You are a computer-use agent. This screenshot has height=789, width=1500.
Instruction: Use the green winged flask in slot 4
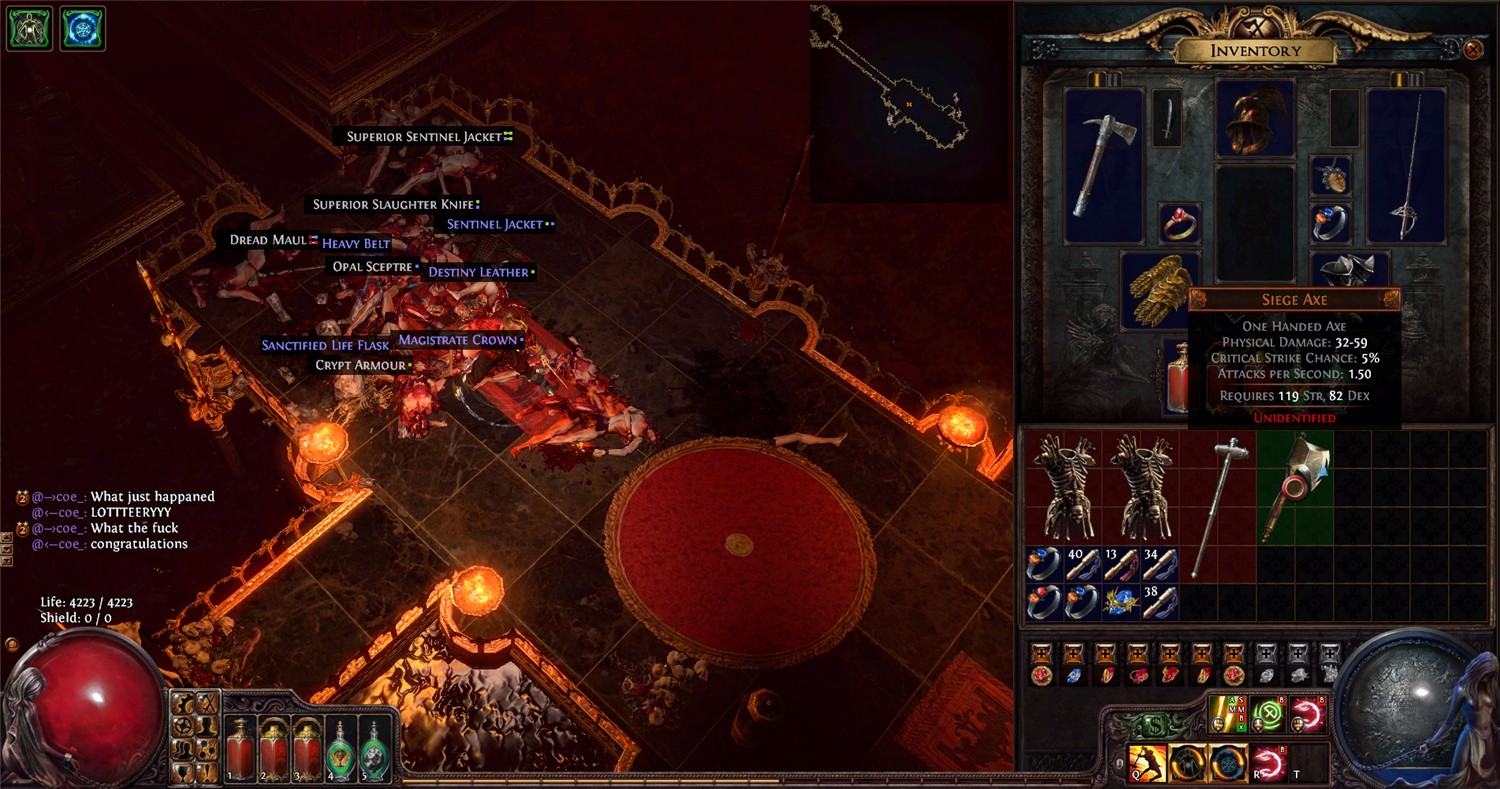(342, 748)
